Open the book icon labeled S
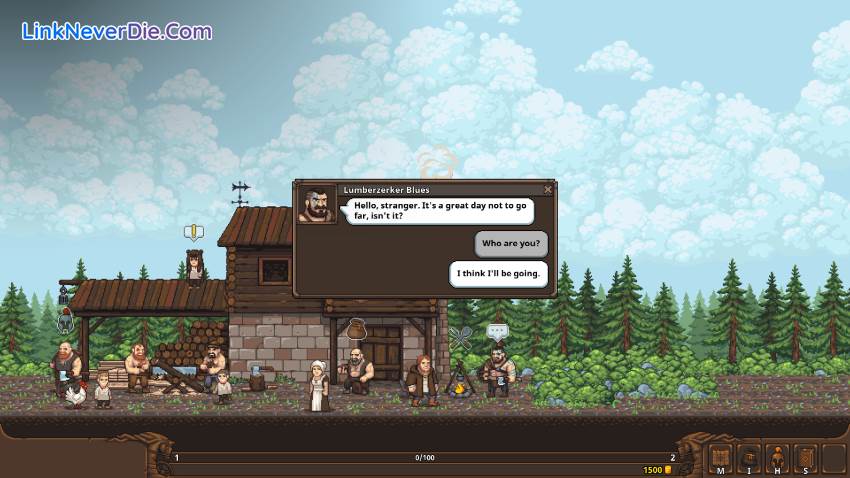This screenshot has width=850, height=478. click(x=806, y=459)
